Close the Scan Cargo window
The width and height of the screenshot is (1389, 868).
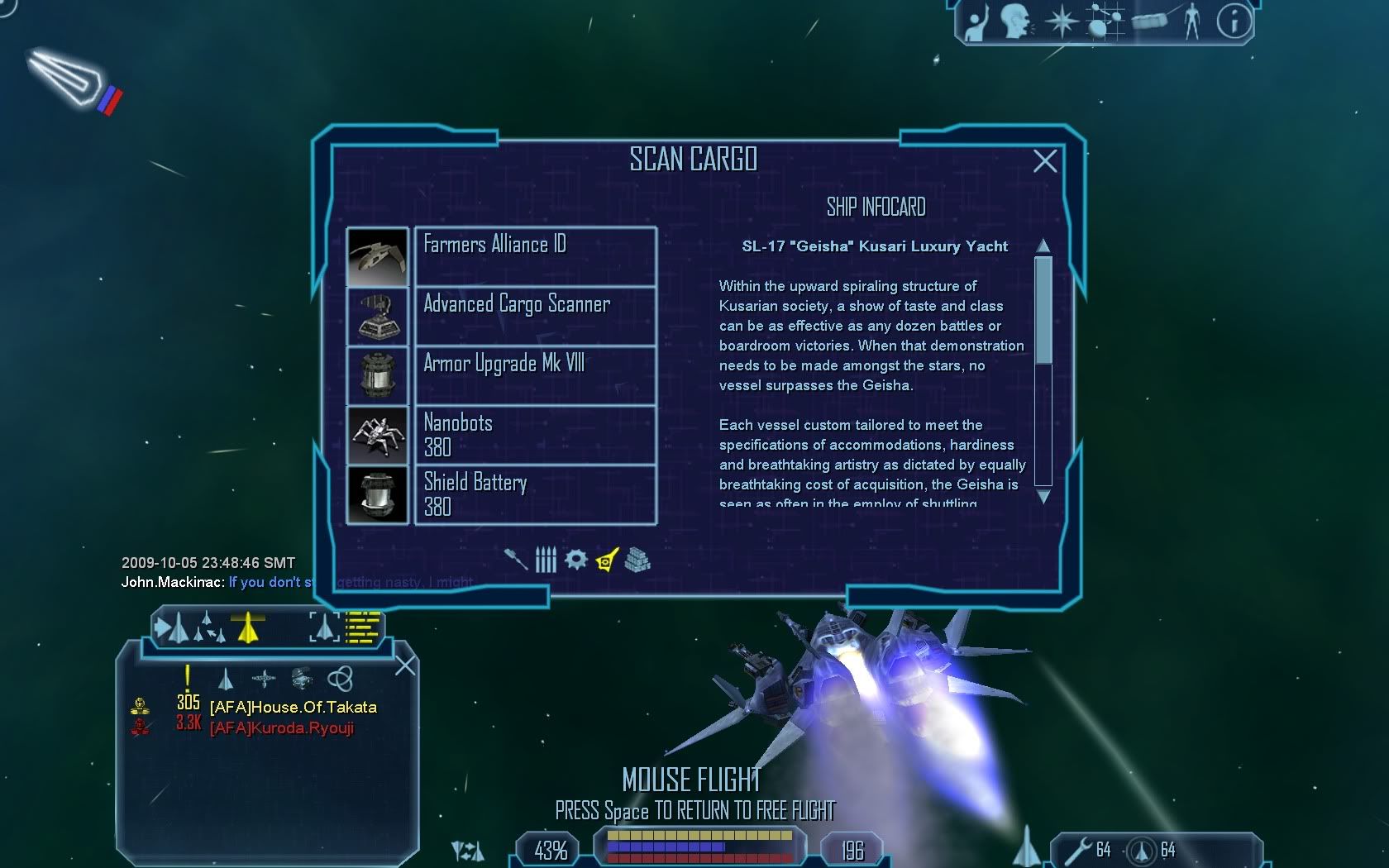click(x=1045, y=161)
